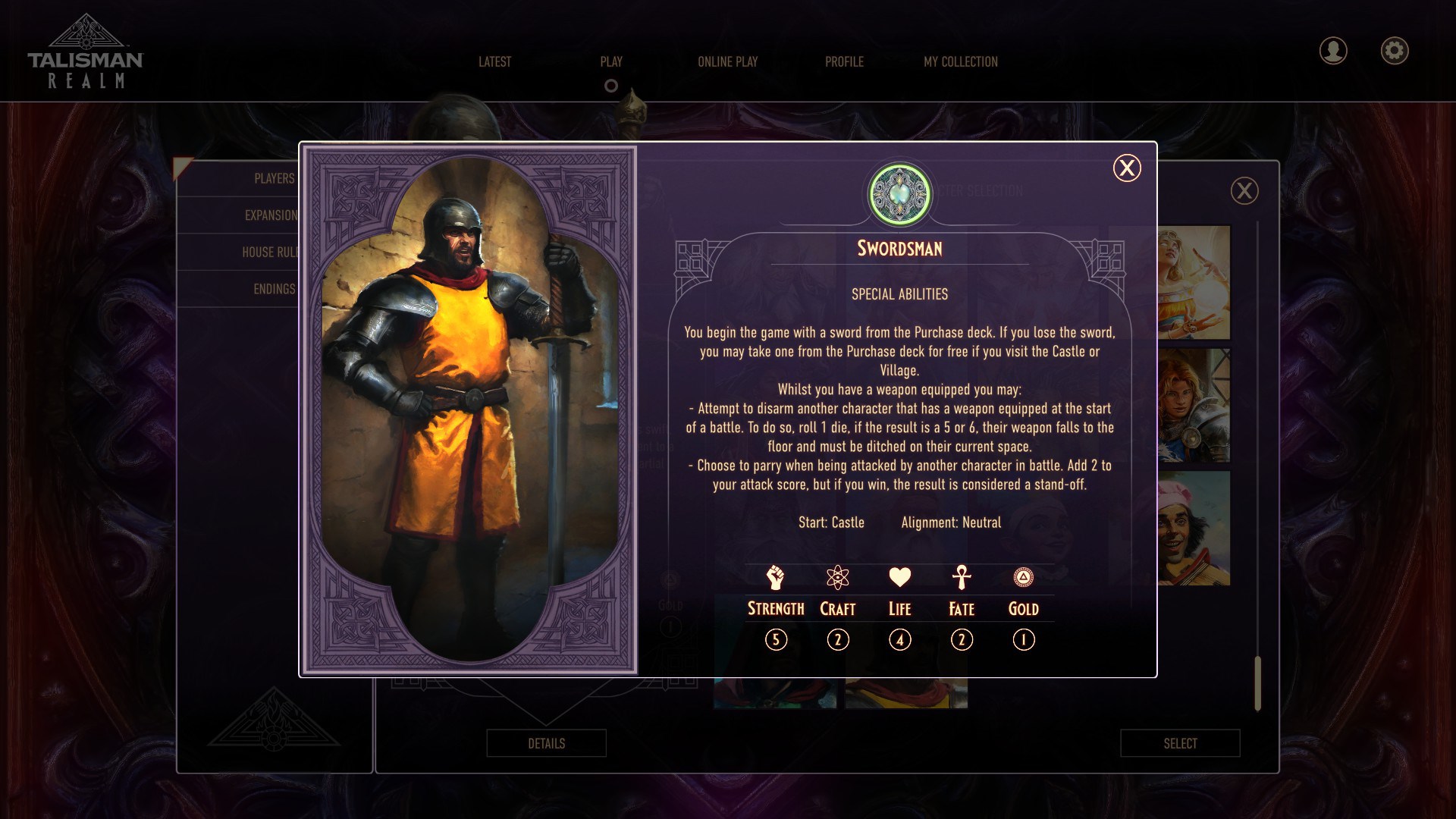1456x819 pixels.
Task: Switch to the LATEST tab
Action: click(494, 62)
